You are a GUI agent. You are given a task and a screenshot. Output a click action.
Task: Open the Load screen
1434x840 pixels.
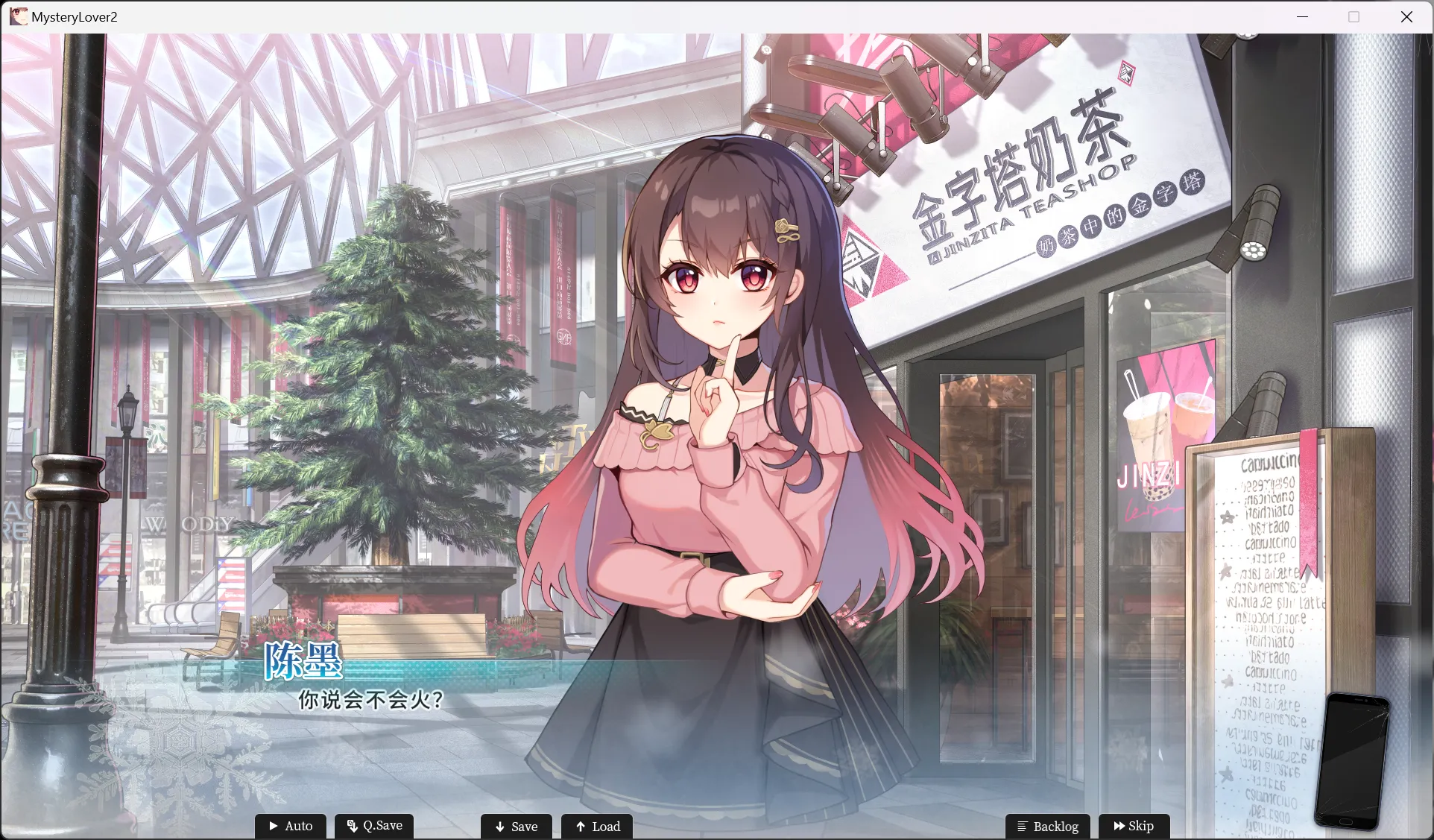596,826
